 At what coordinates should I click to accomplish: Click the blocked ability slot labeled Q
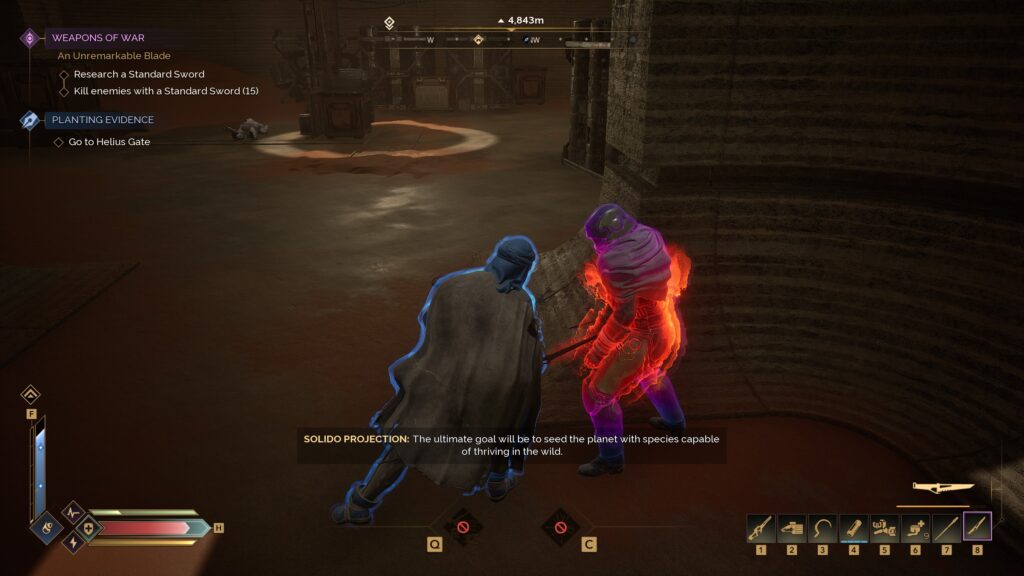coord(462,526)
